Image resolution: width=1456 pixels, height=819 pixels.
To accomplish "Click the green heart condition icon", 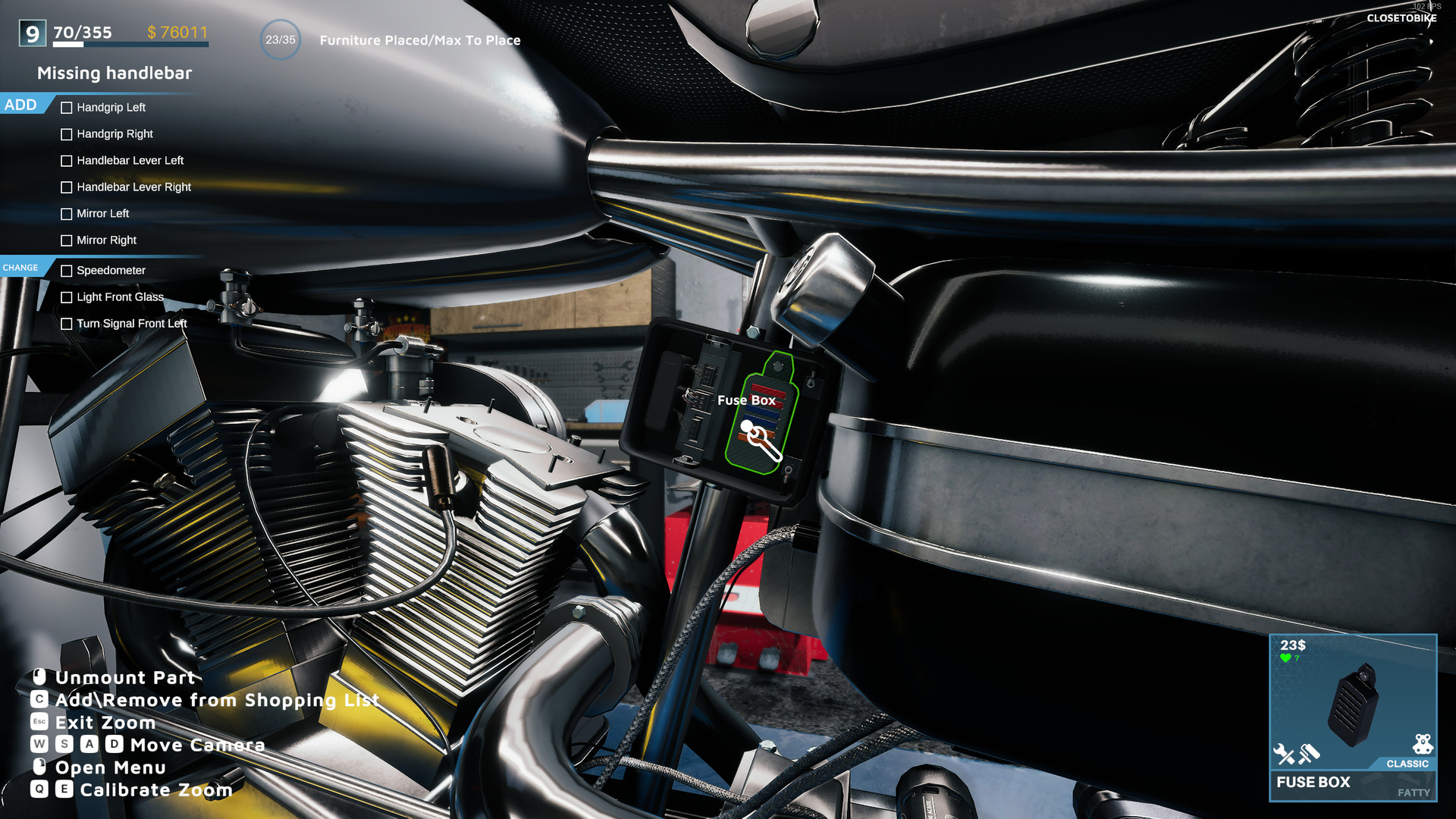I will point(1285,657).
